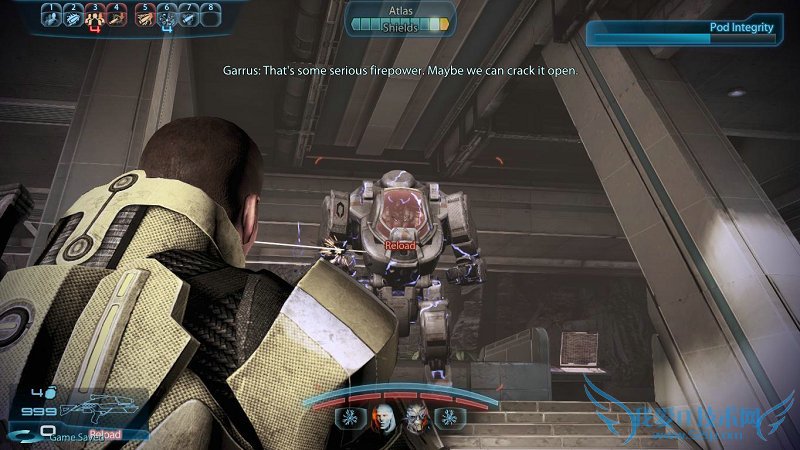
Task: Activate the power in hotbar slot 1
Action: (51, 17)
